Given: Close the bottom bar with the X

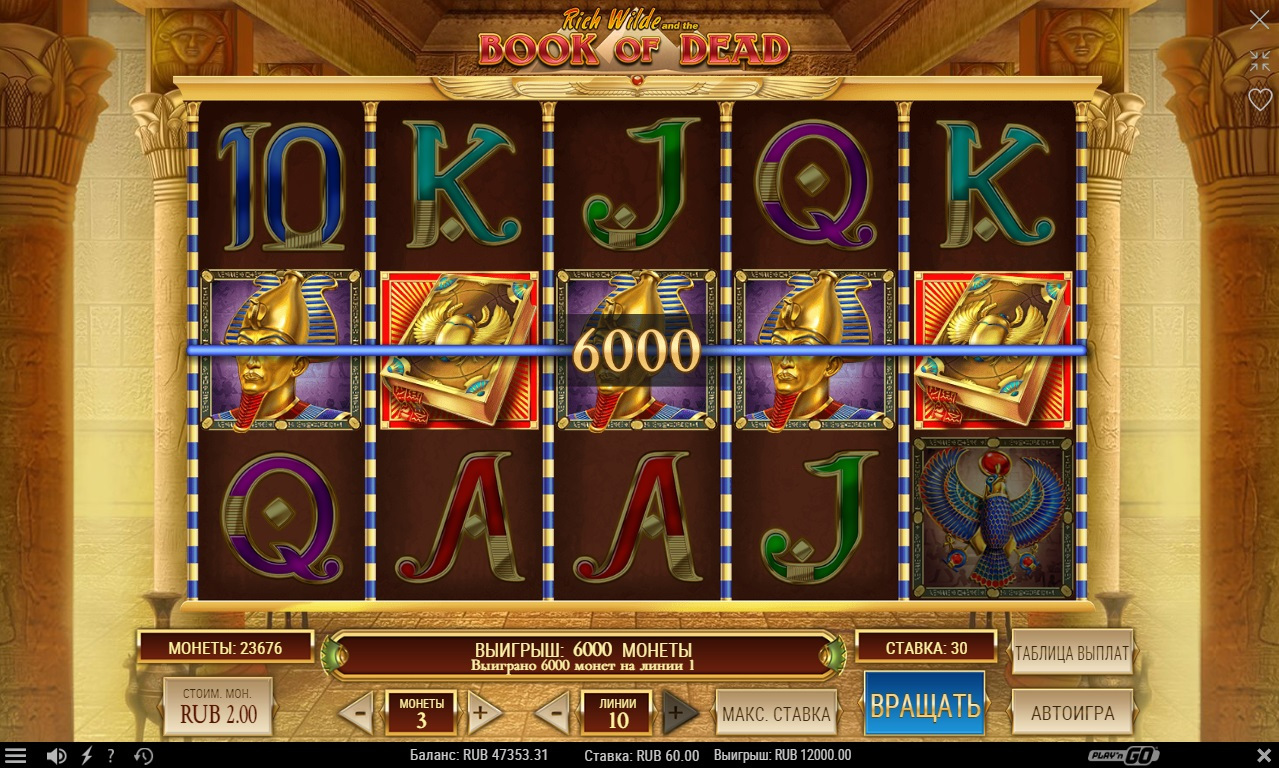Looking at the screenshot, I should (1263, 755).
